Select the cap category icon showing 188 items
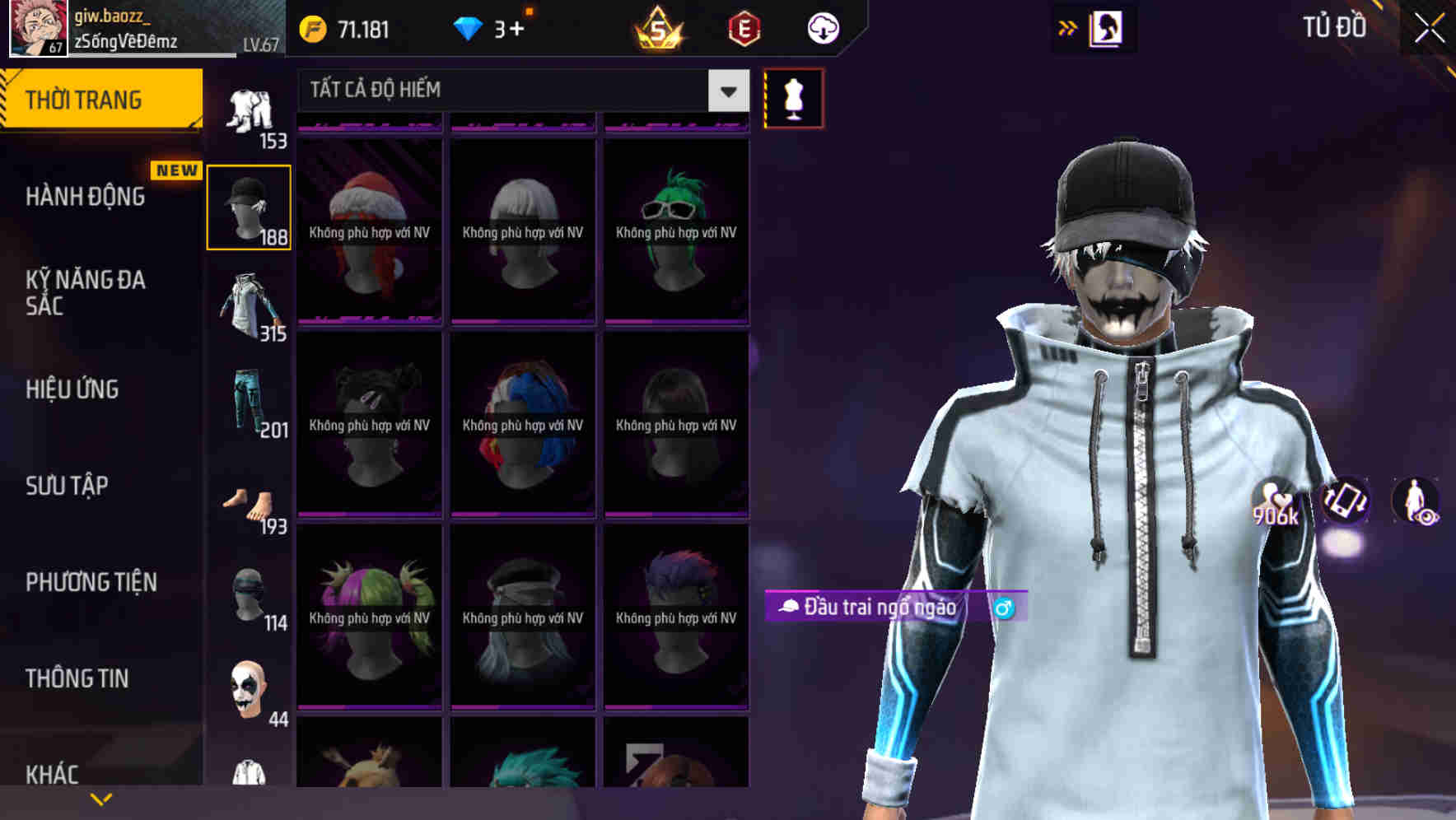 point(249,206)
